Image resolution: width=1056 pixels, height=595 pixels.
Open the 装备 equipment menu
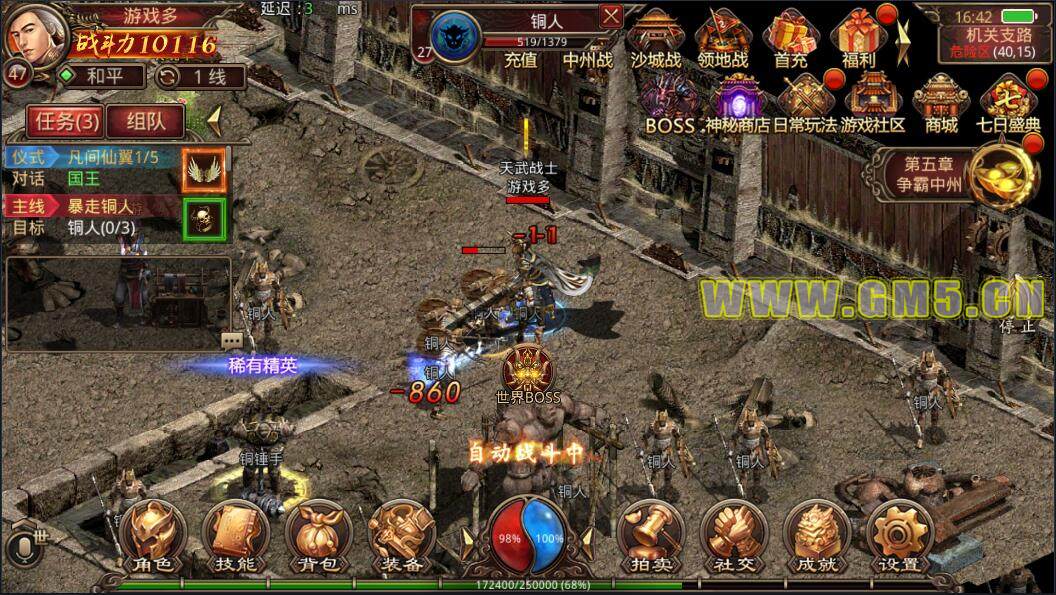click(401, 536)
